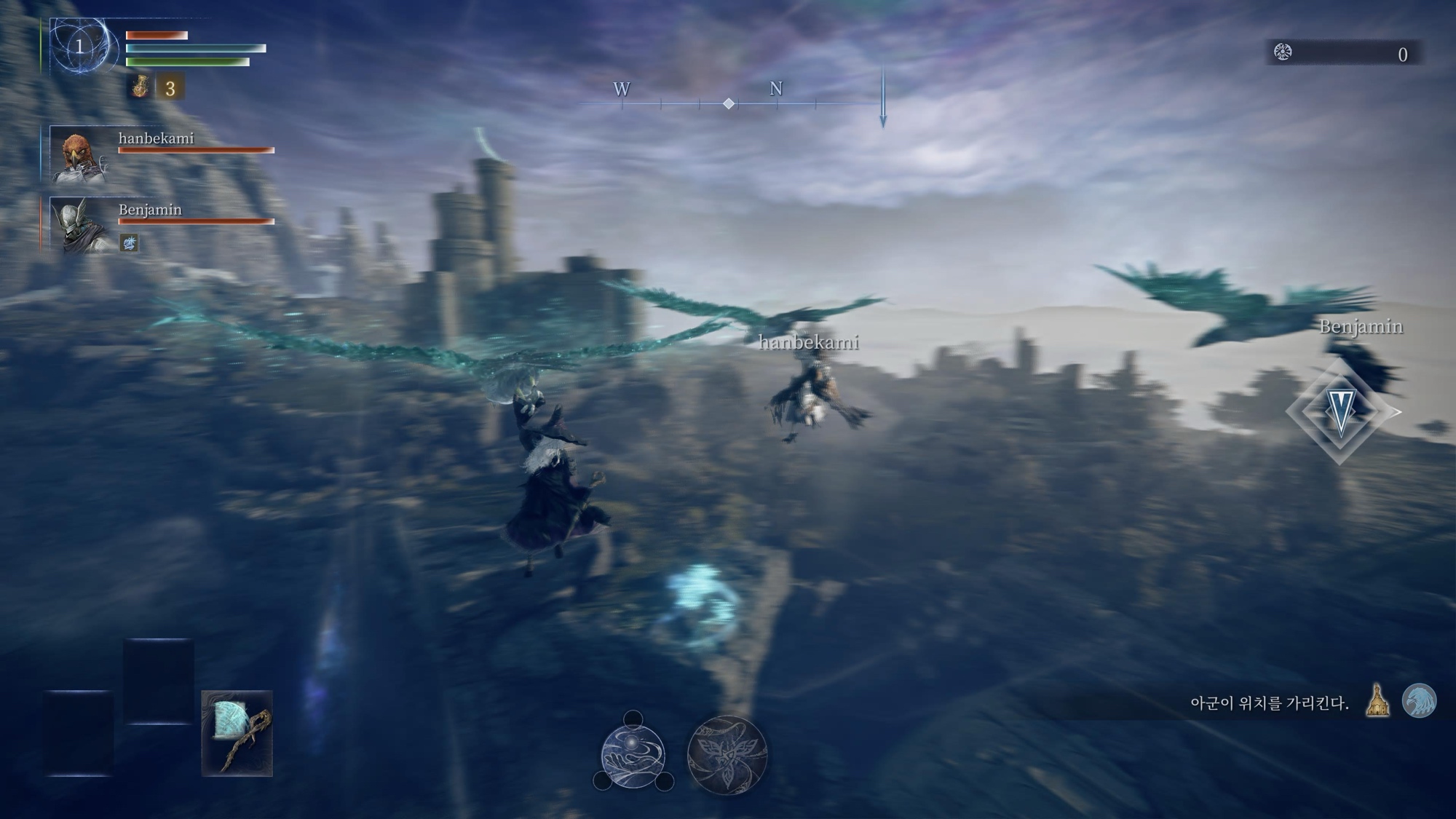Click the level 1 character emblem

[x=80, y=47]
